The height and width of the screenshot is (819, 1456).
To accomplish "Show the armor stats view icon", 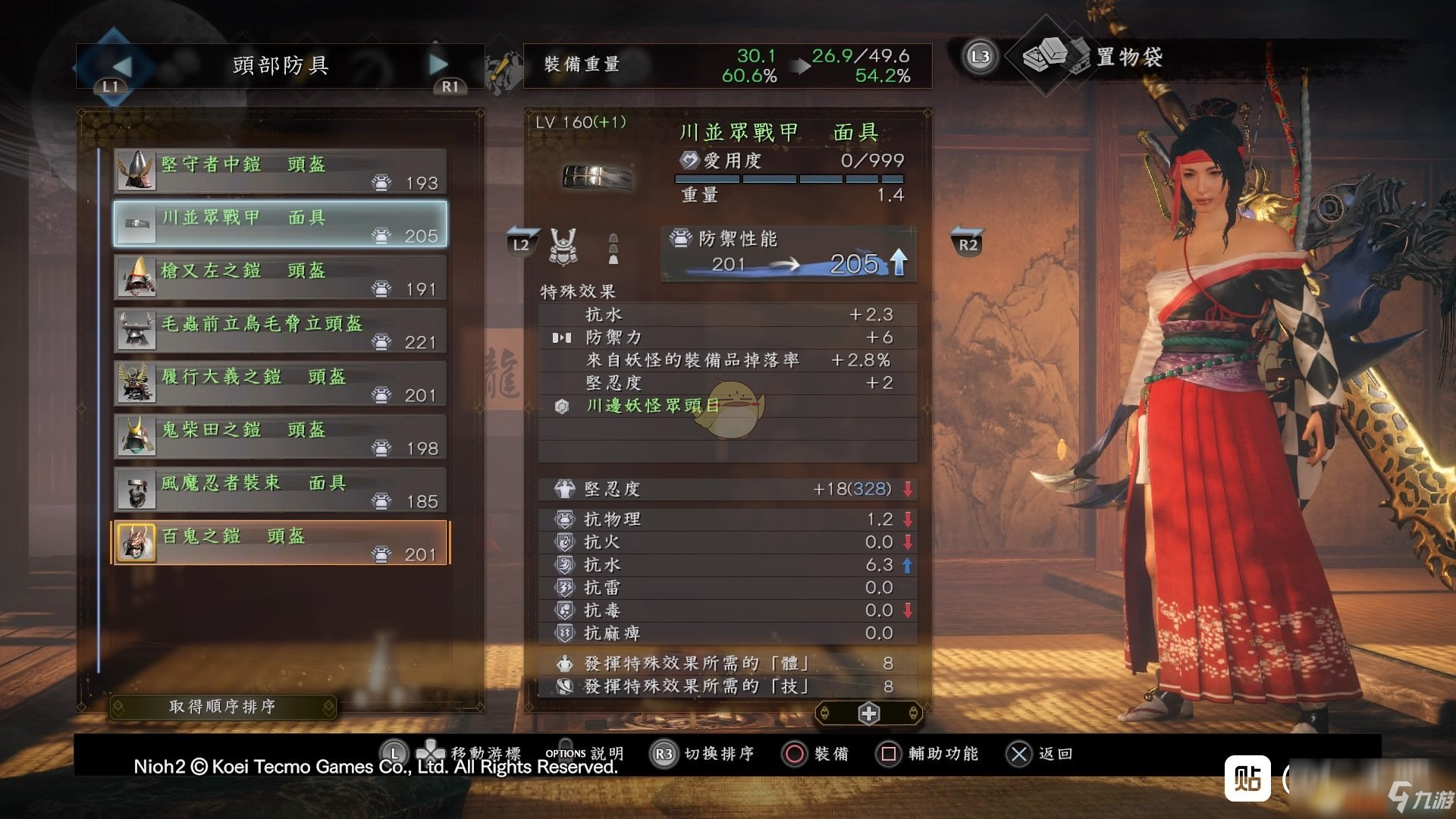I will 563,246.
